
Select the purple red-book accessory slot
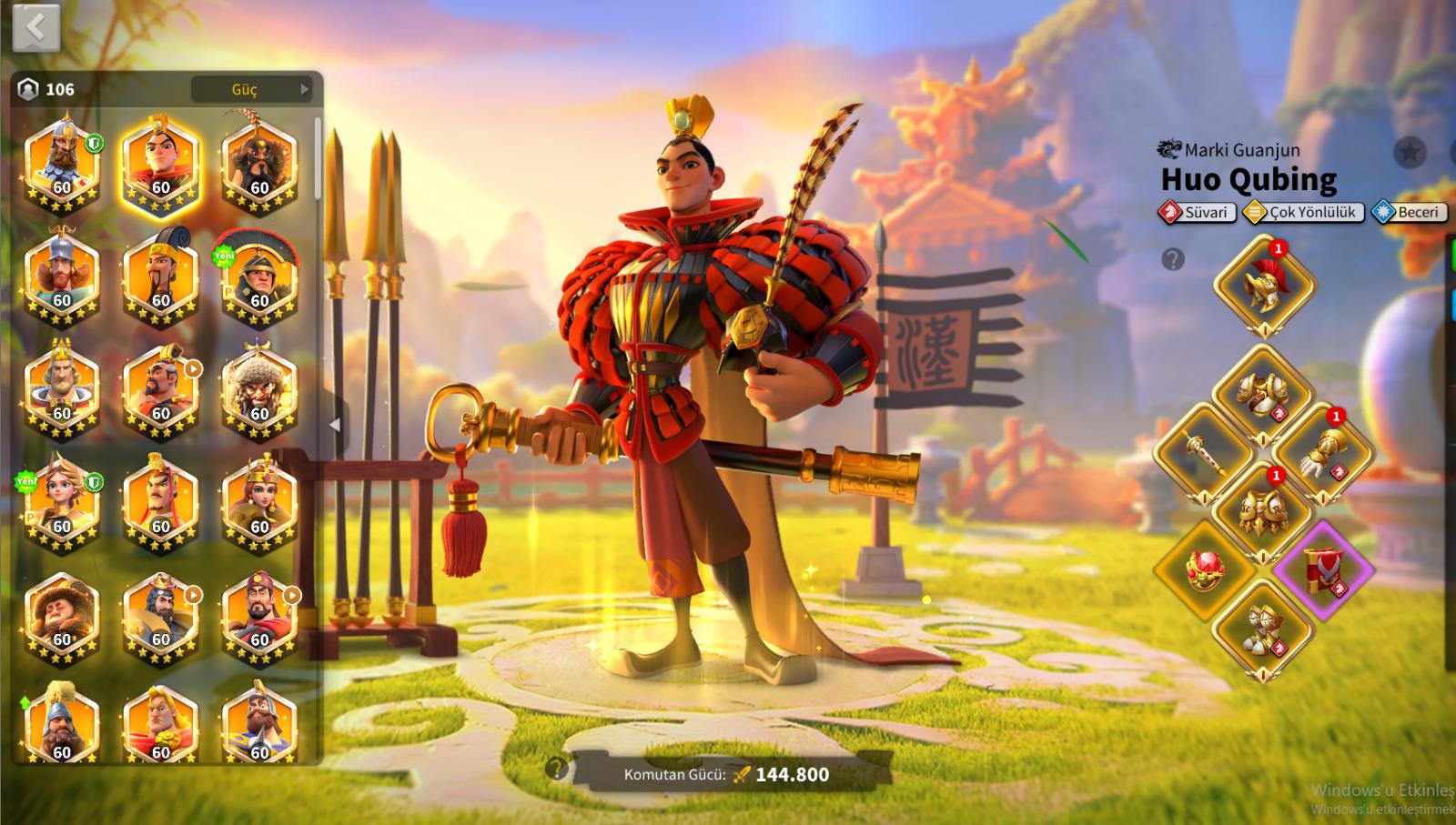pyautogui.click(x=1322, y=570)
